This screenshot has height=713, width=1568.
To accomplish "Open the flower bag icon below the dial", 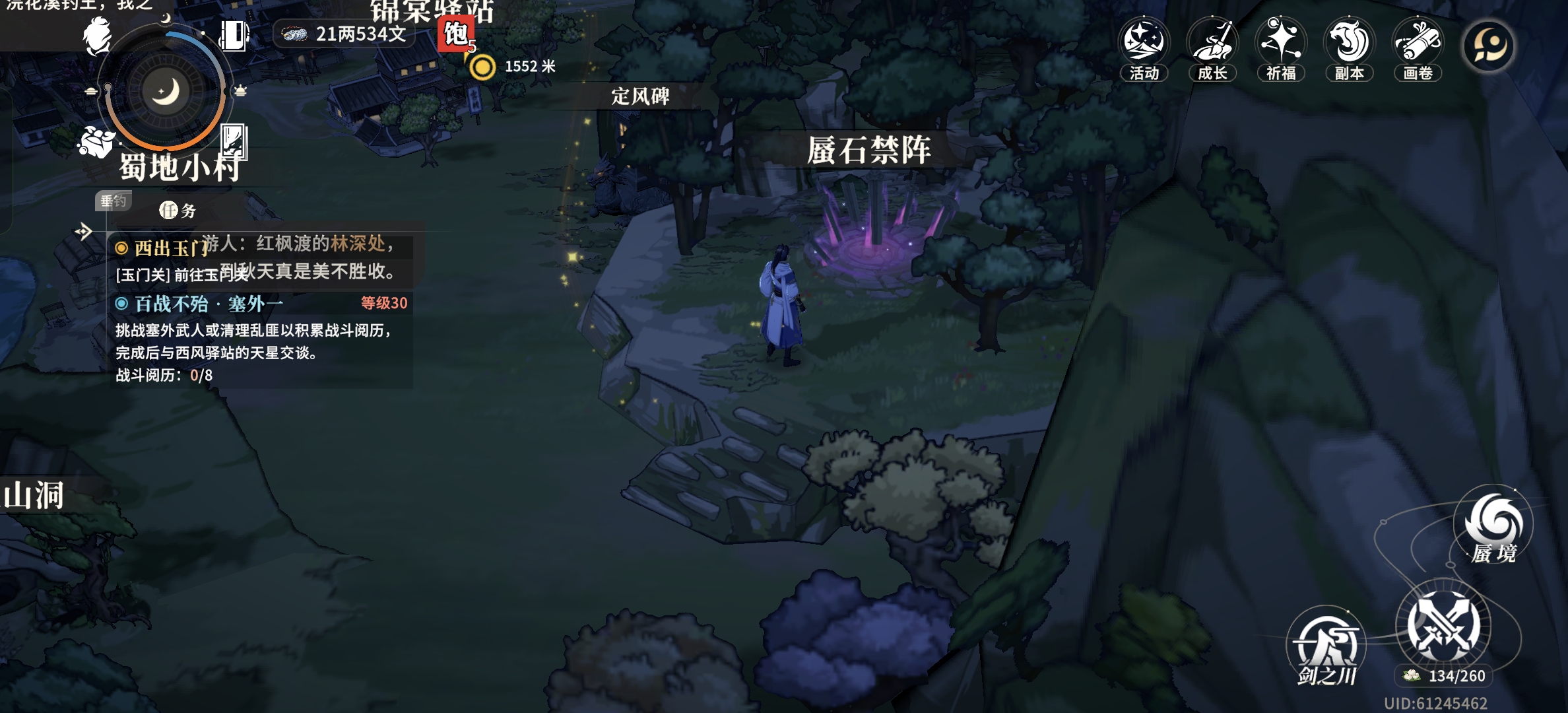I will (96, 141).
